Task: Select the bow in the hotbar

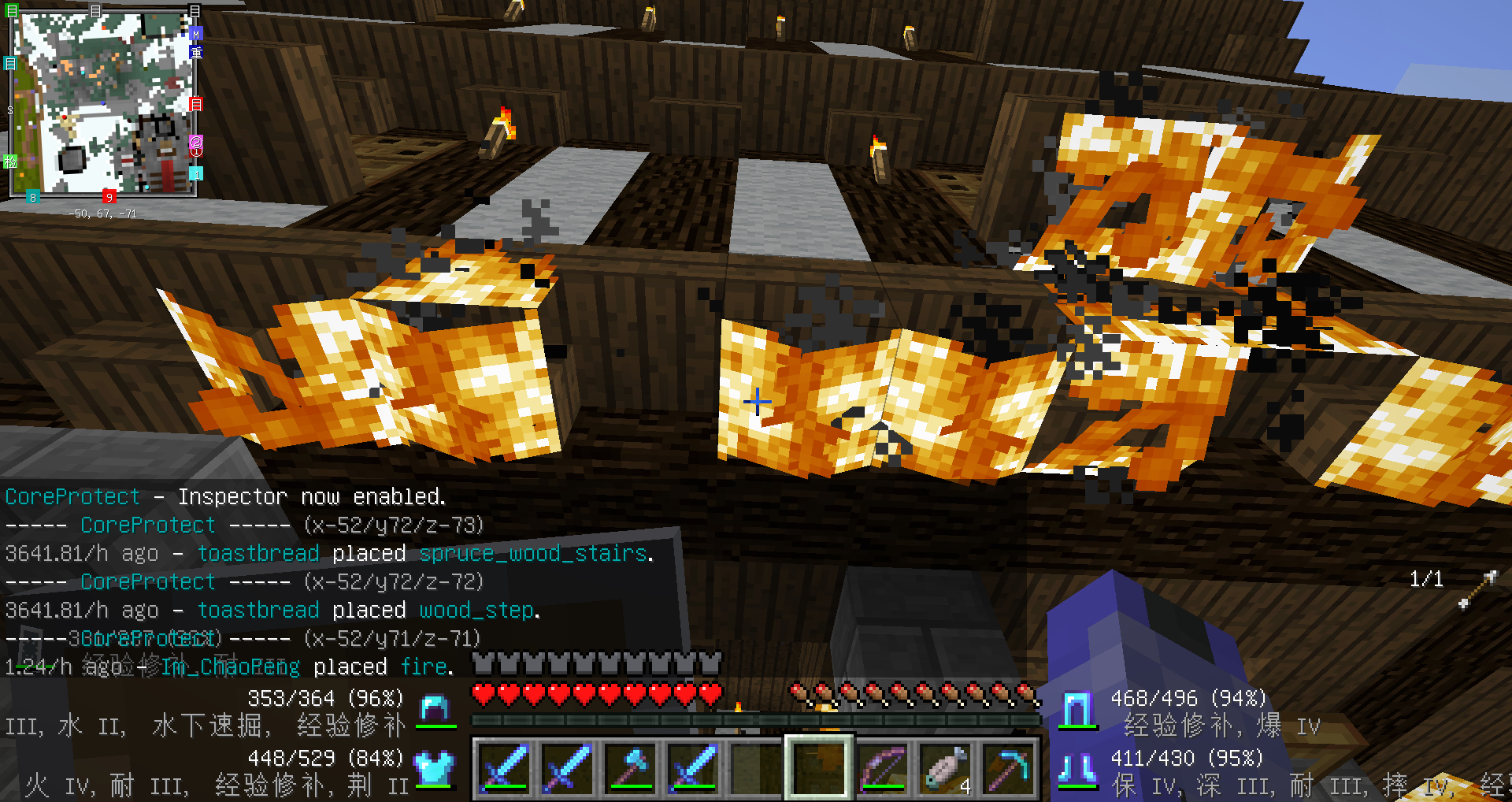Action: [881, 767]
